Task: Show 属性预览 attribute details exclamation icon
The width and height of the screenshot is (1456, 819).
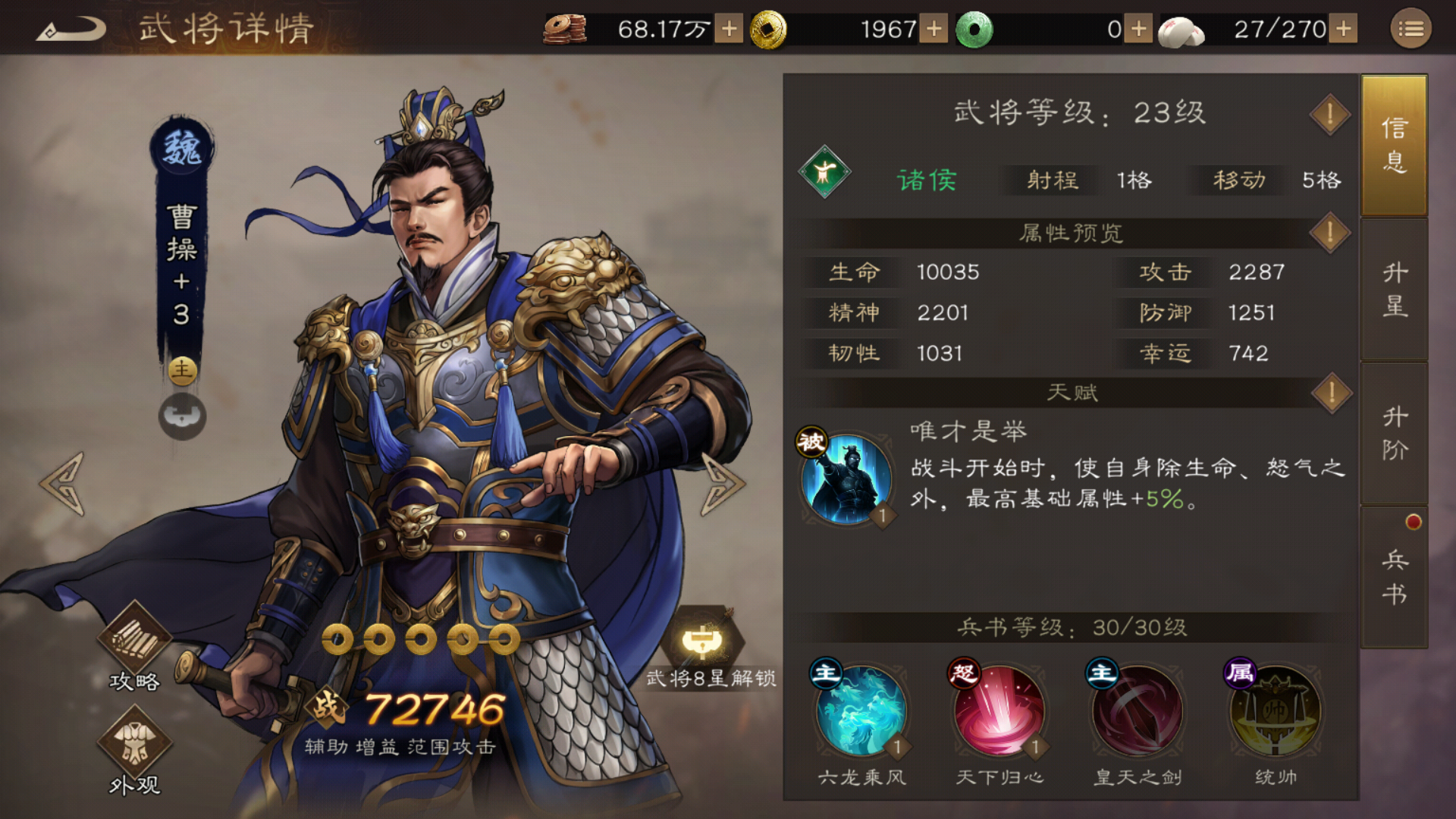Action: coord(1329,233)
